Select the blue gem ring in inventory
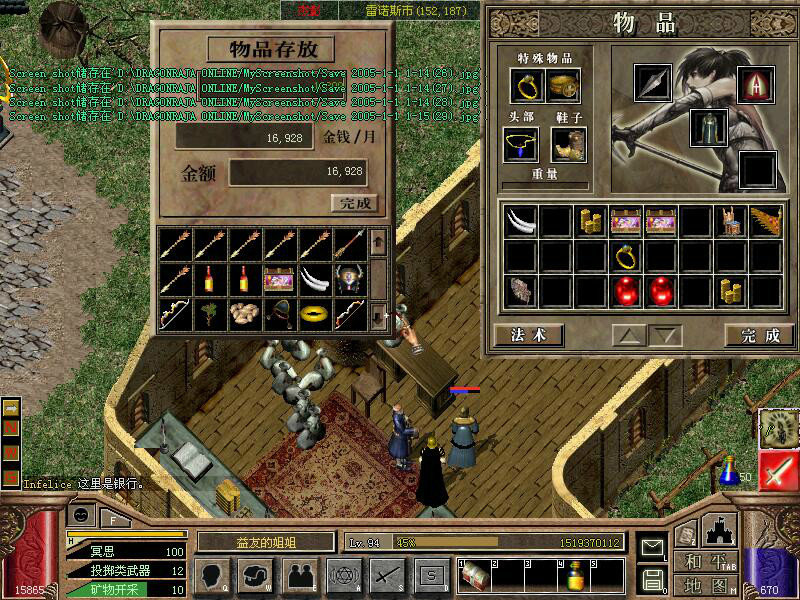This screenshot has width=800, height=600. pyautogui.click(x=627, y=256)
